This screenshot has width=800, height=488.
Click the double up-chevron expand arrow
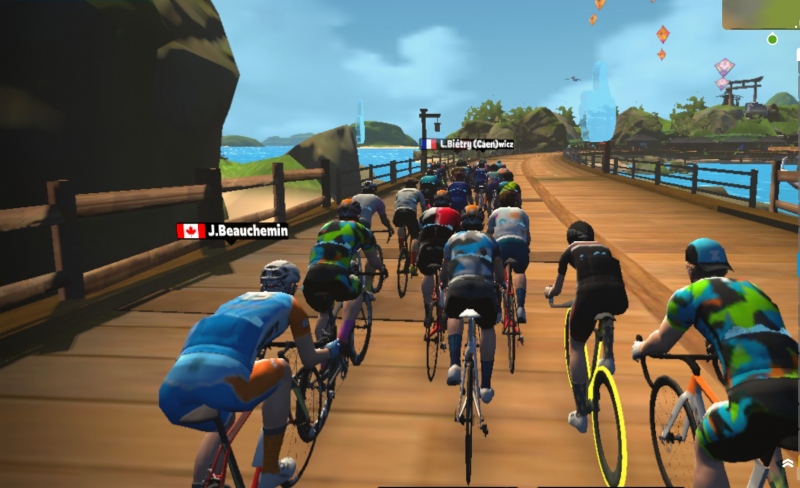click(x=788, y=464)
